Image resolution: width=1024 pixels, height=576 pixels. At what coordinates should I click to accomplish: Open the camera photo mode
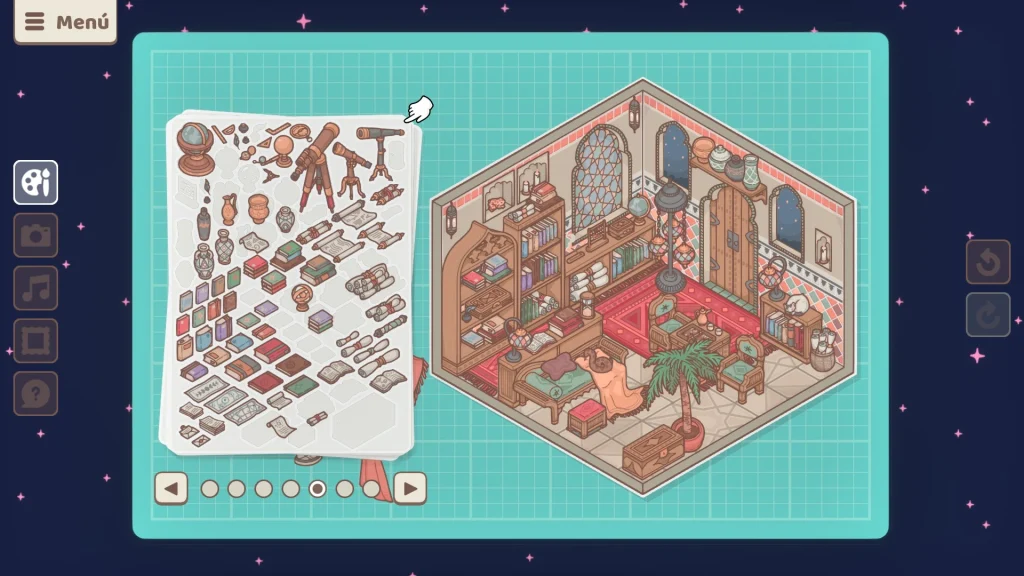(36, 236)
